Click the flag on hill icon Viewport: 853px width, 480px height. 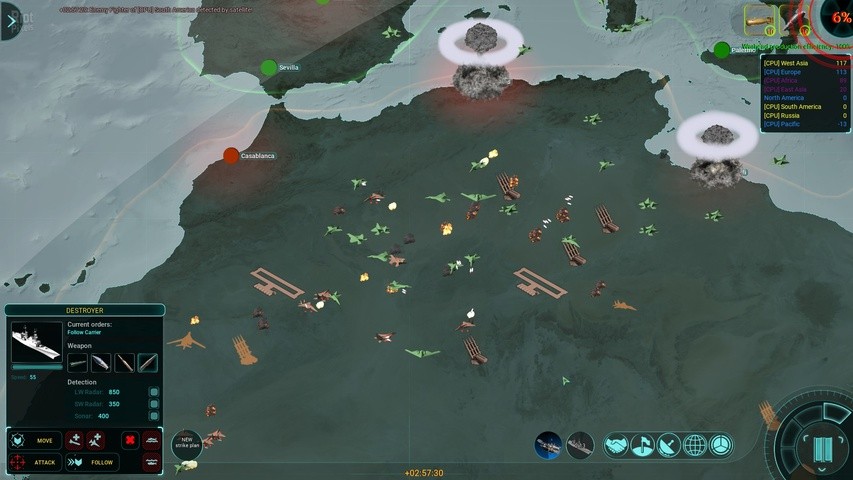coord(643,446)
